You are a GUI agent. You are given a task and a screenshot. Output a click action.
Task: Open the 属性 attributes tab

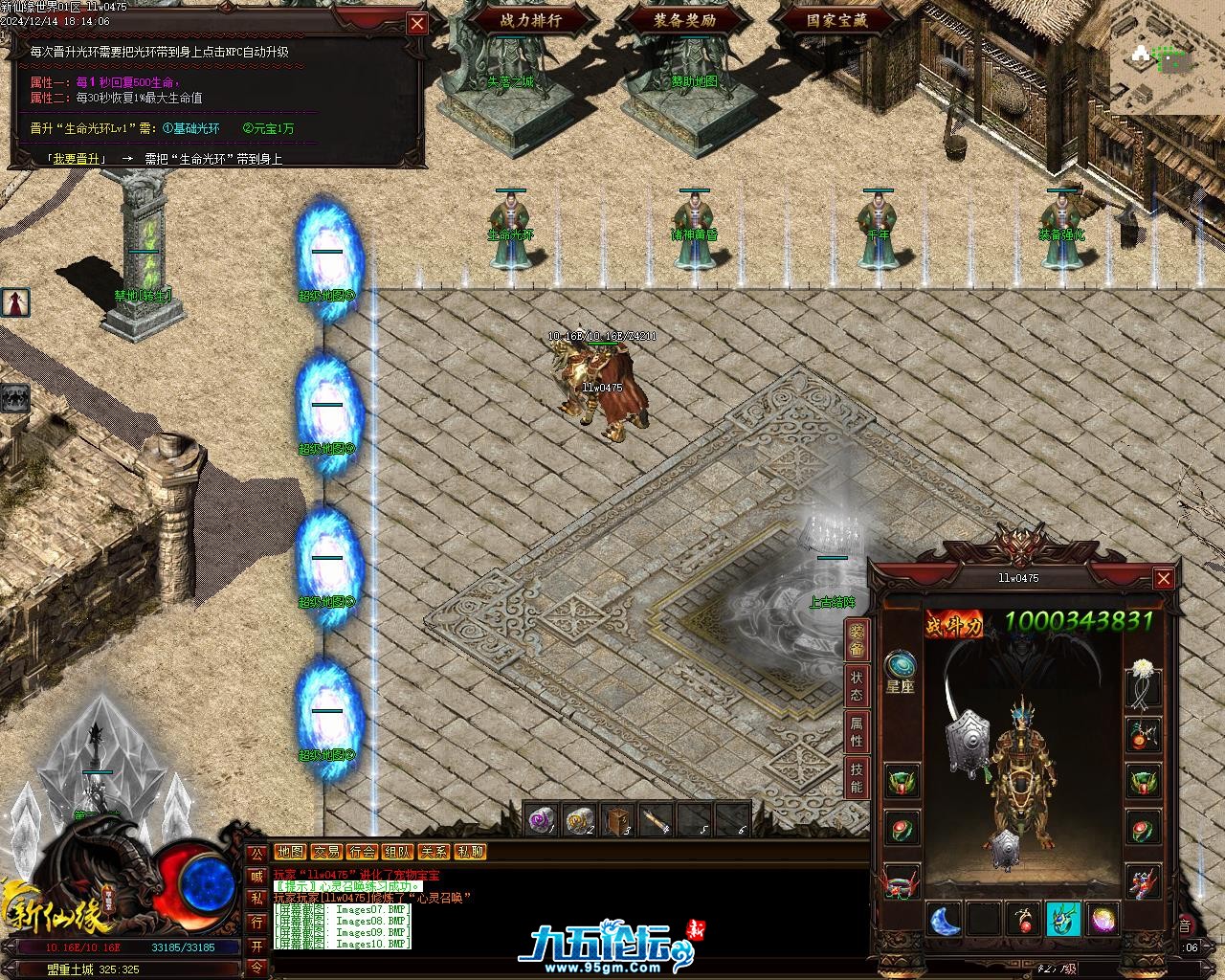click(x=857, y=732)
